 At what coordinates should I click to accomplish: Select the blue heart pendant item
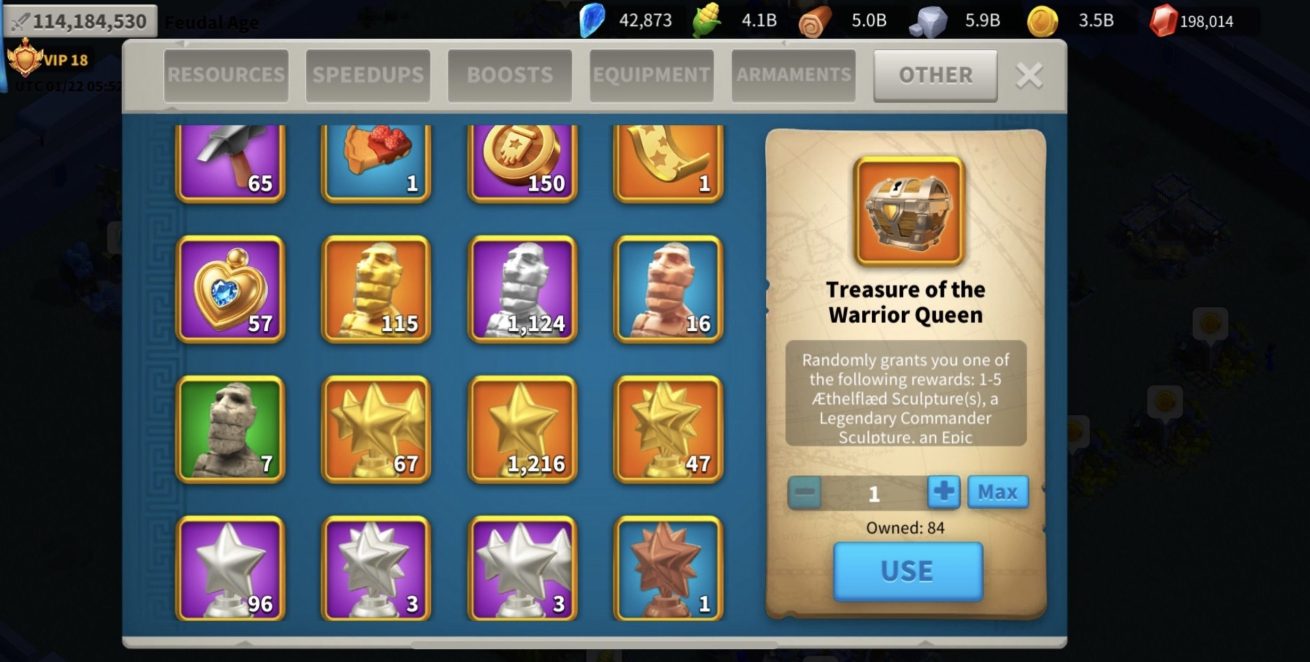click(231, 290)
